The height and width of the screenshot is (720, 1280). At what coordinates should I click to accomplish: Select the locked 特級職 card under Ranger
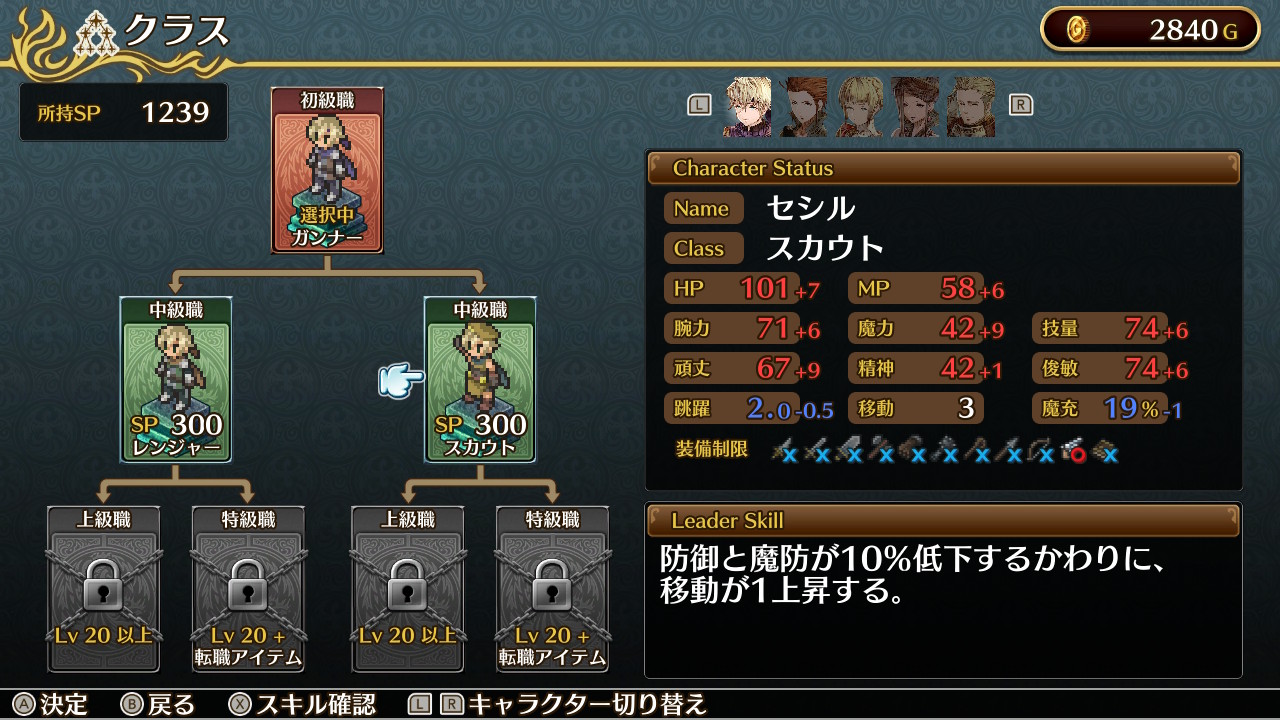(248, 589)
